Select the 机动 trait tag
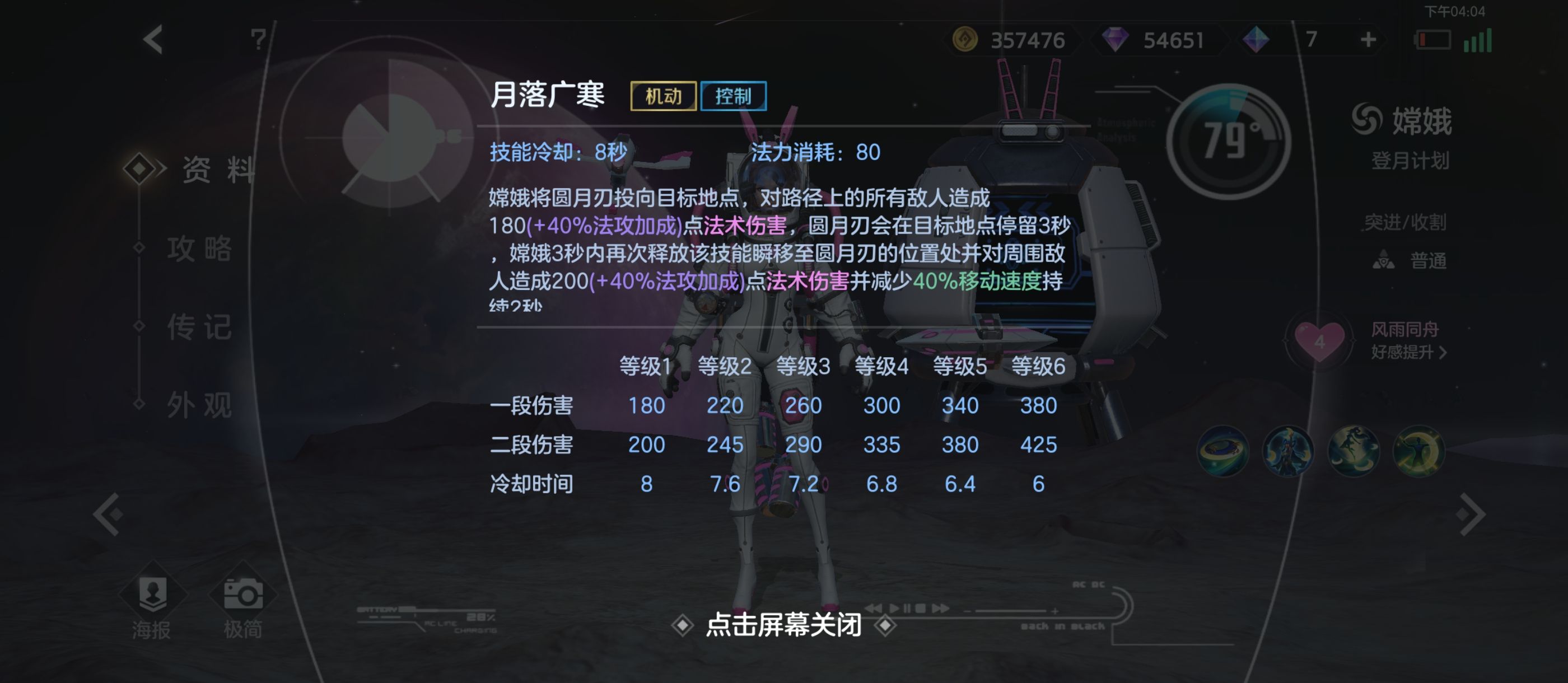This screenshot has width=1568, height=683. click(x=665, y=96)
